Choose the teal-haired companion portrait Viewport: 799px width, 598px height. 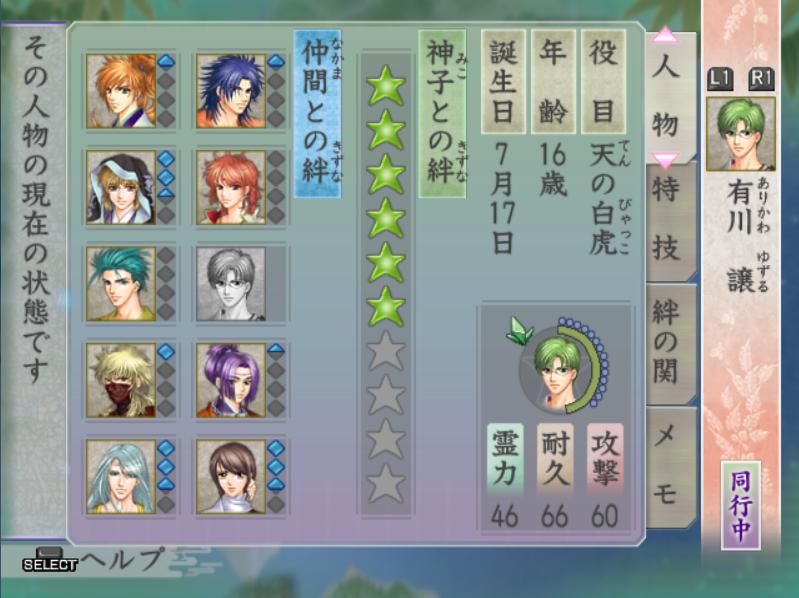(120, 283)
